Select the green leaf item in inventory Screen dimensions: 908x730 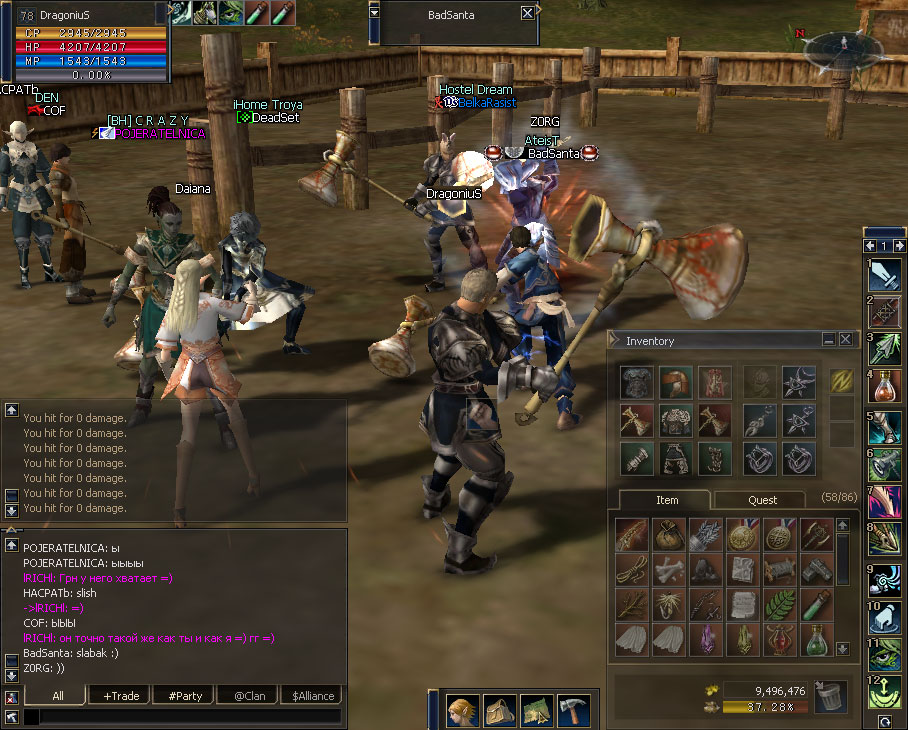[778, 604]
